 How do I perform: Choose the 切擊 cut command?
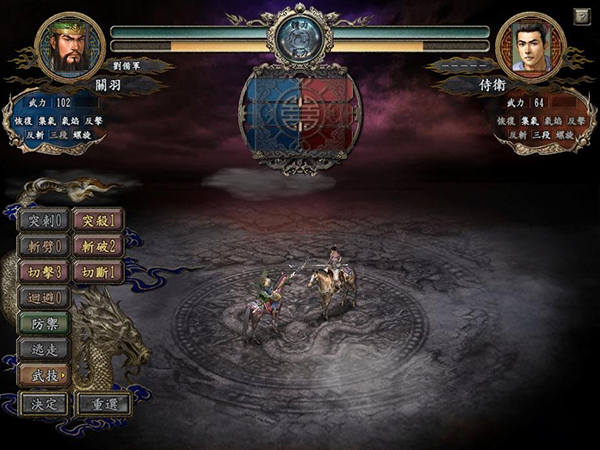[x=44, y=272]
